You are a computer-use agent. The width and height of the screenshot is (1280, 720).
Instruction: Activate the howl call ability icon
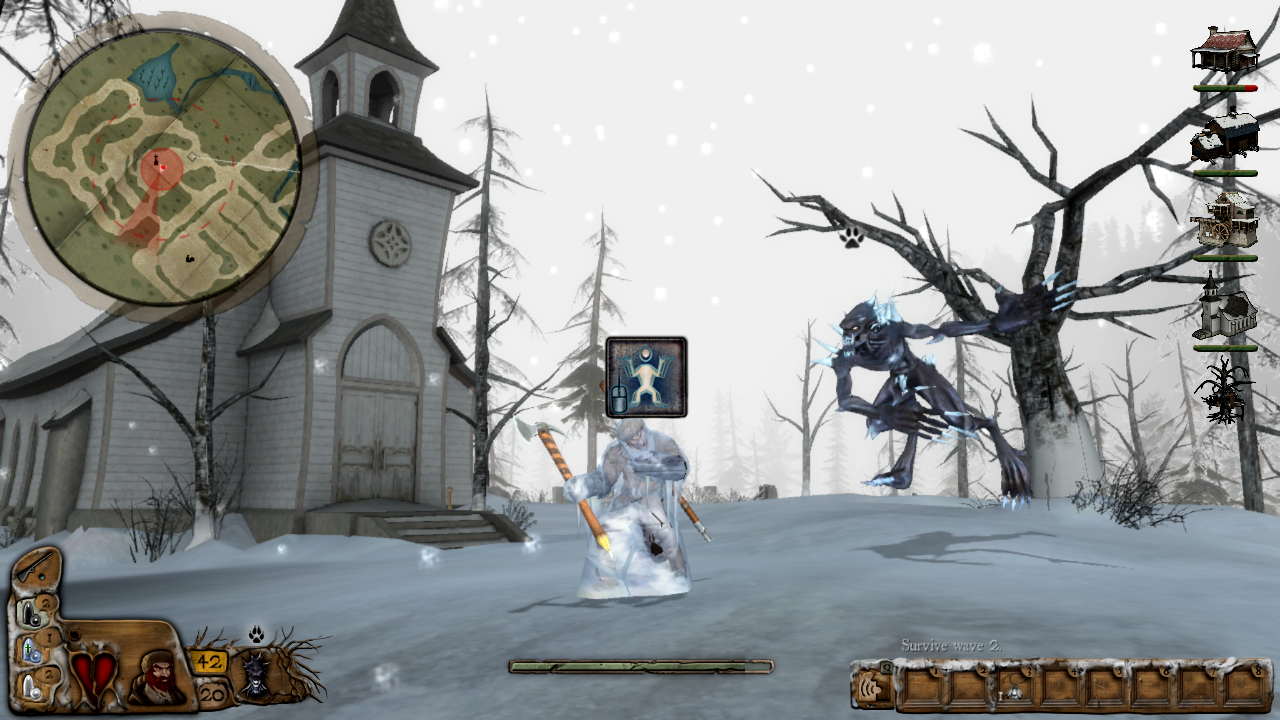870,688
